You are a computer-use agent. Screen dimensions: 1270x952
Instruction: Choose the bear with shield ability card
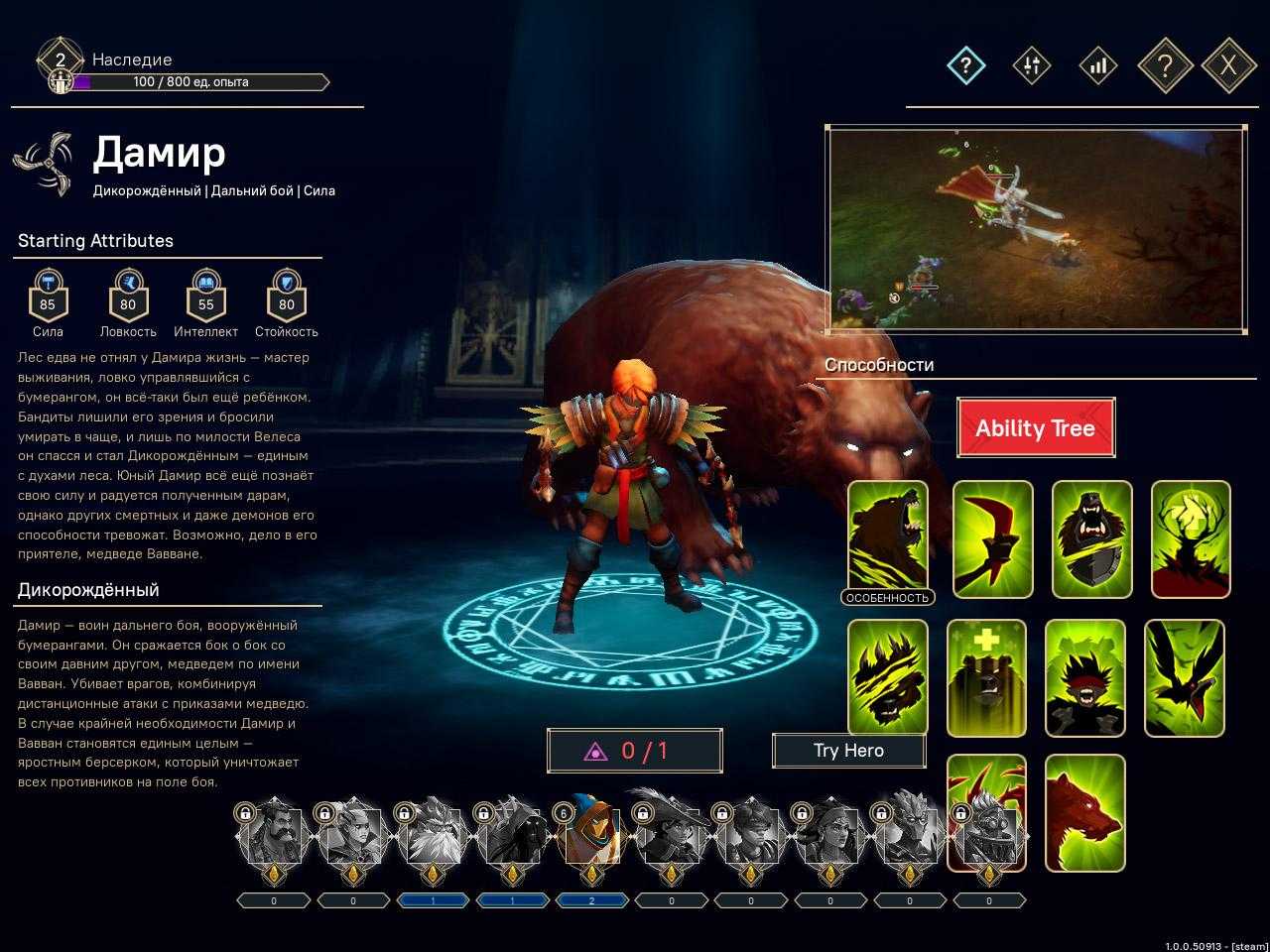1091,539
